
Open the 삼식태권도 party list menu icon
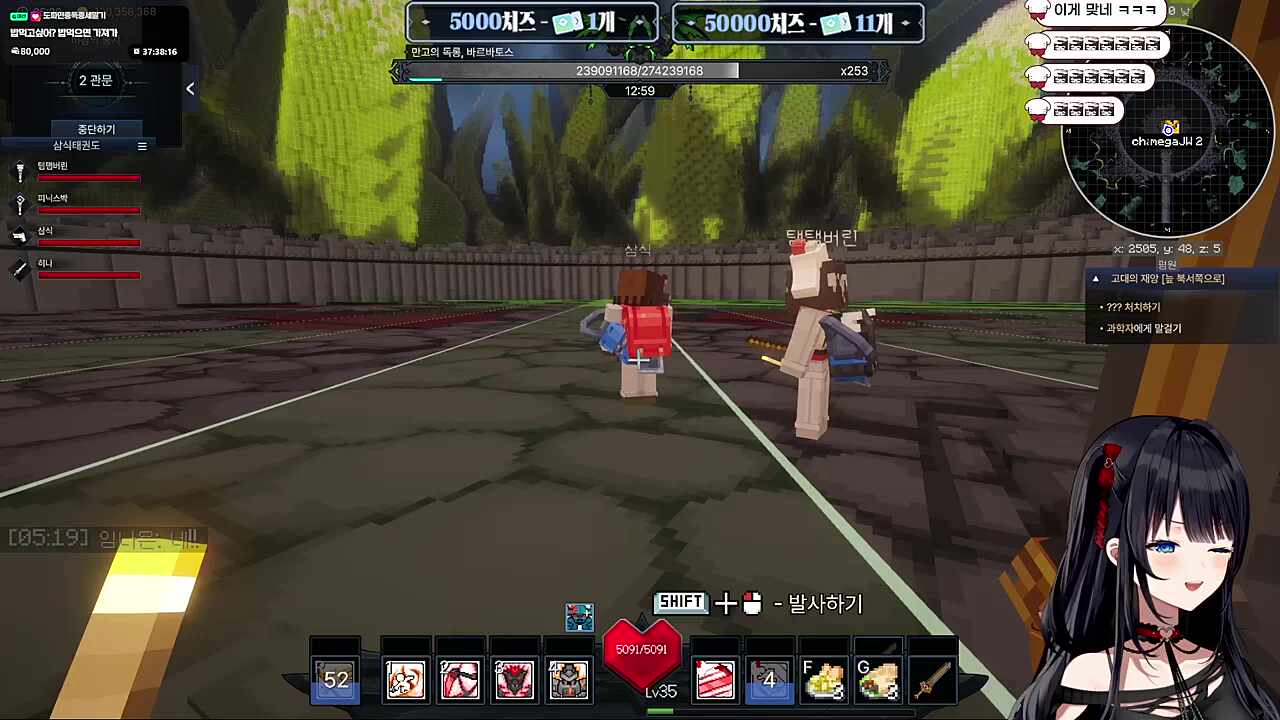[x=142, y=146]
